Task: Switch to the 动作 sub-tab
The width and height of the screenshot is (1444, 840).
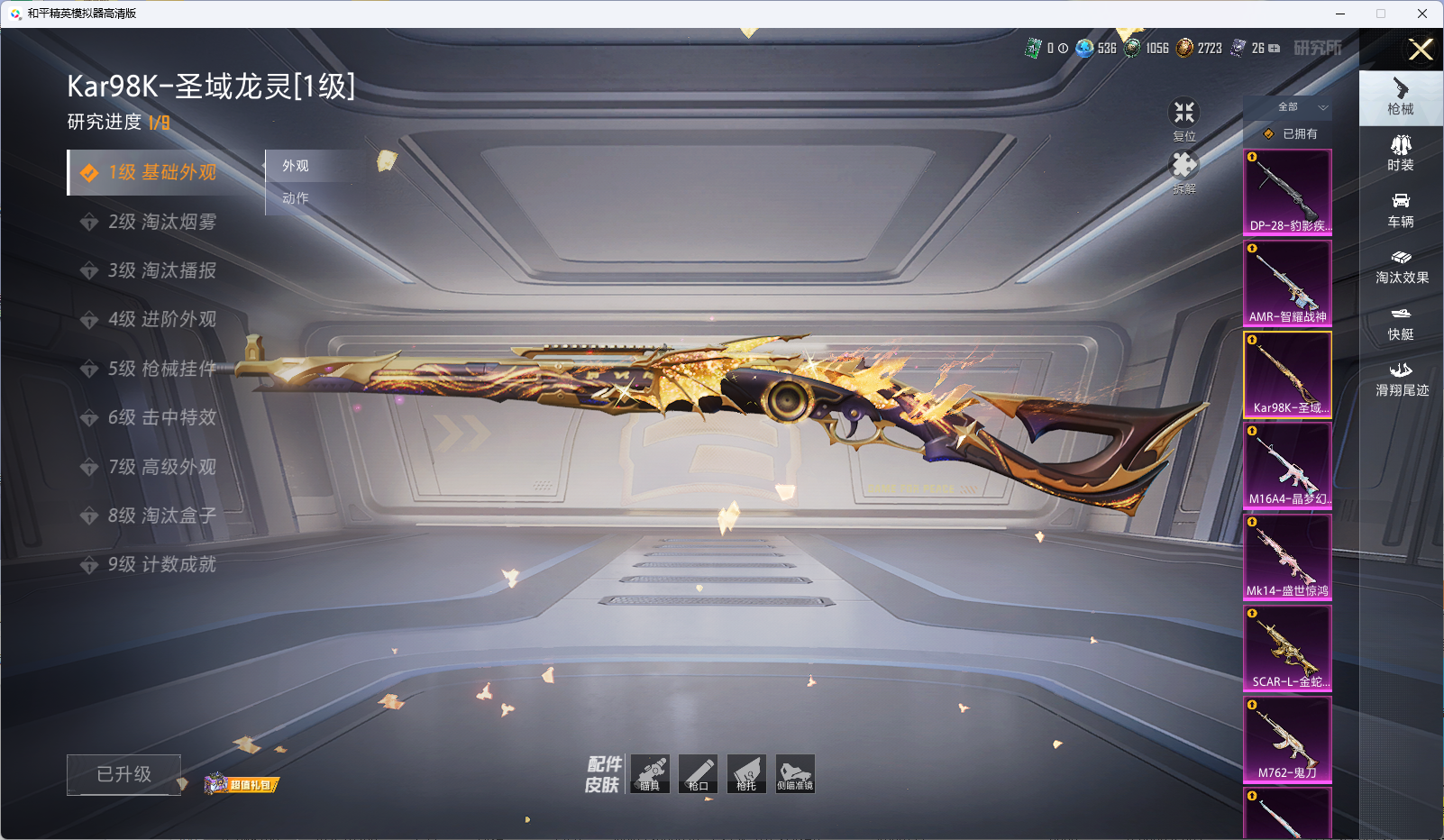Action: pos(296,198)
